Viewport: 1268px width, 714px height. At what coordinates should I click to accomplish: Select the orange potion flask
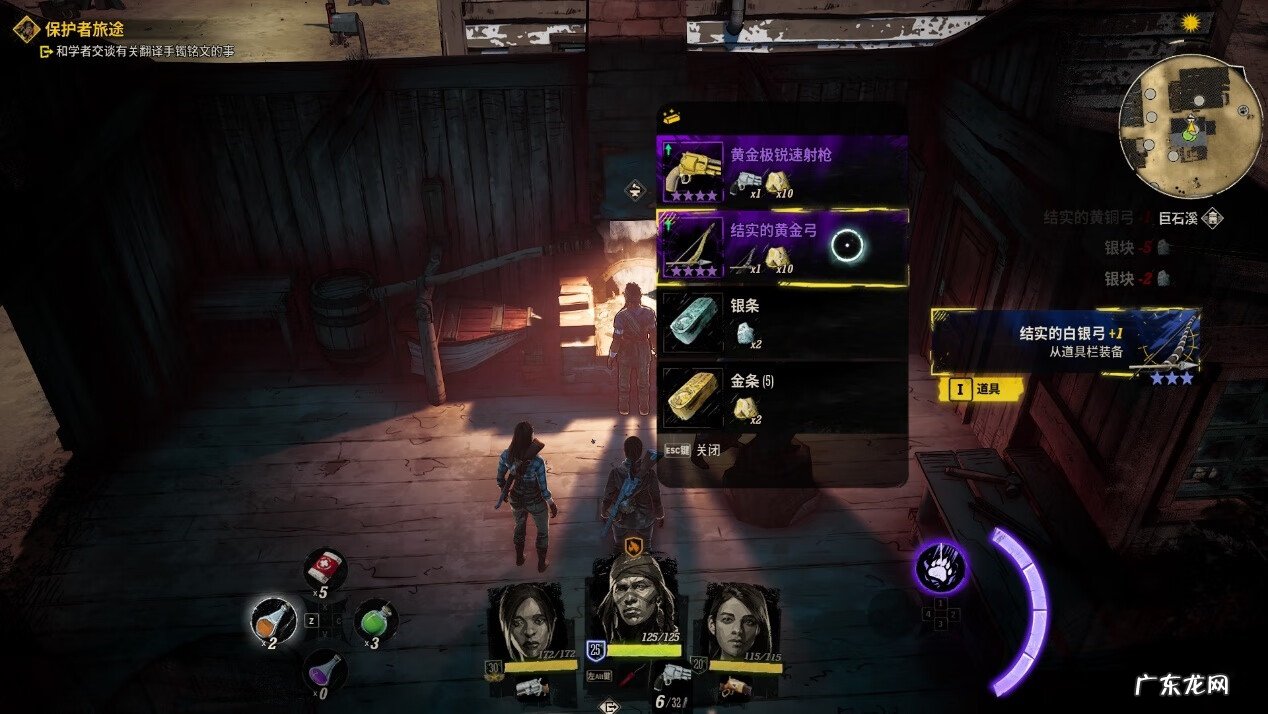pos(273,620)
